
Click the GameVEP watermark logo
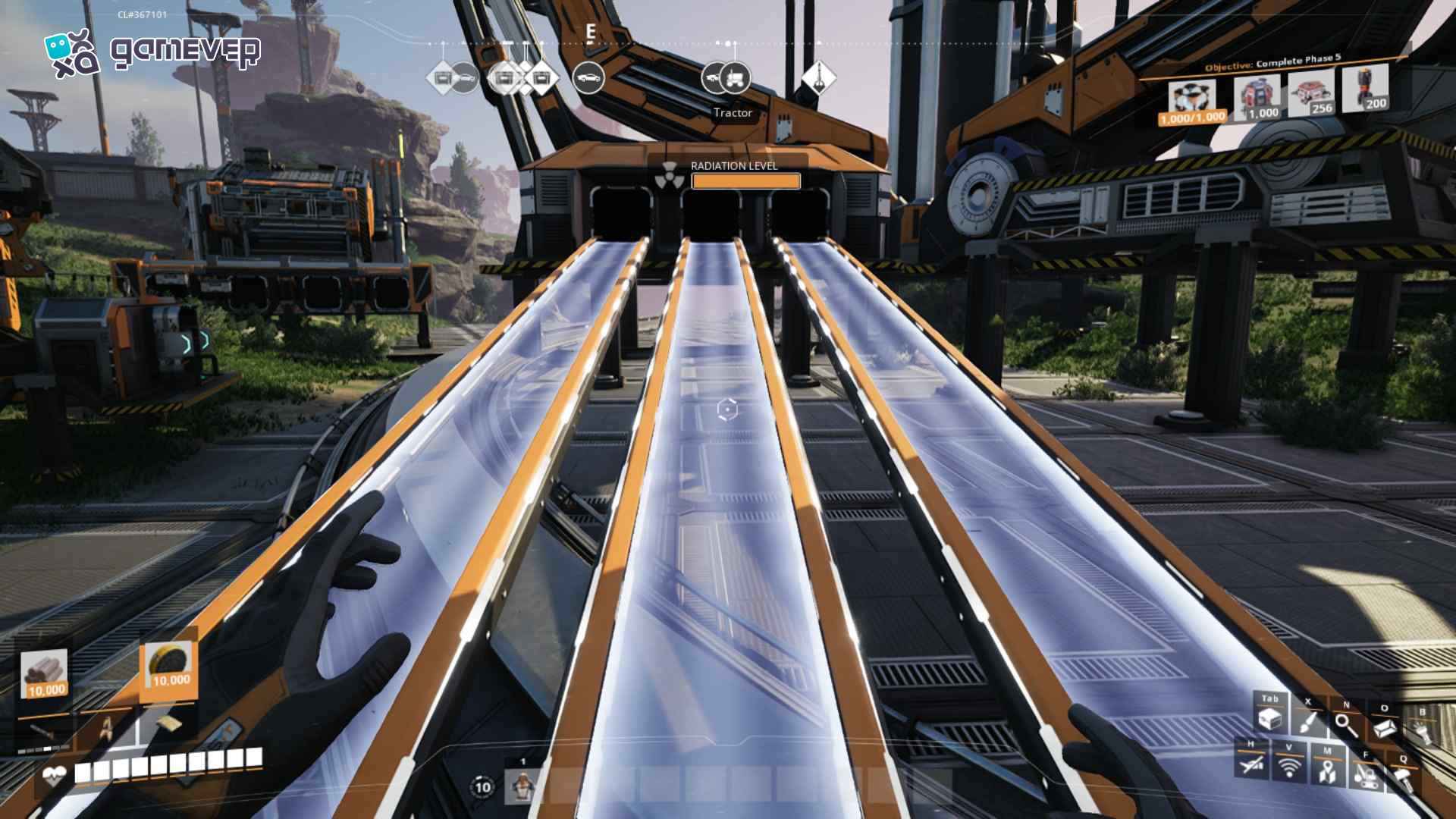(152, 52)
